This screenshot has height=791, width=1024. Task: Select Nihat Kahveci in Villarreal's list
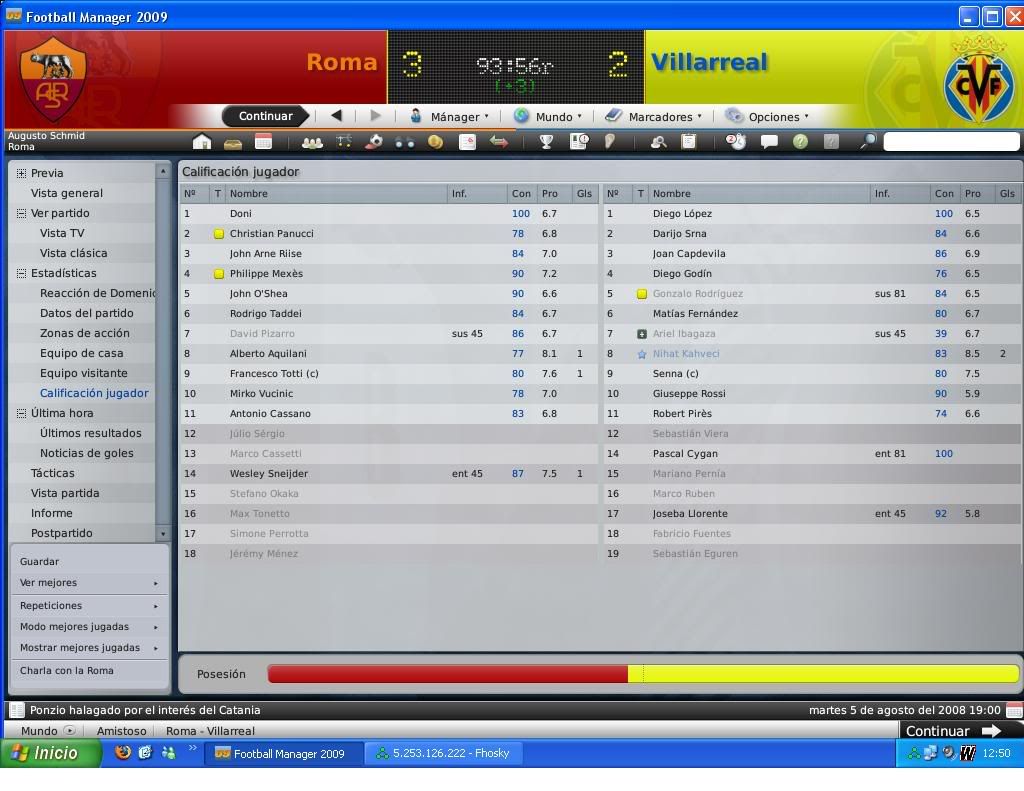pyautogui.click(x=685, y=353)
